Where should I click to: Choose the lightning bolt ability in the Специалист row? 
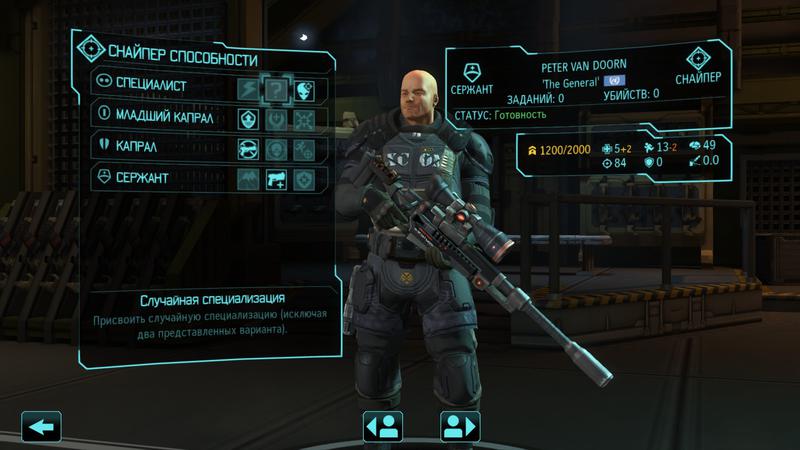pos(248,86)
